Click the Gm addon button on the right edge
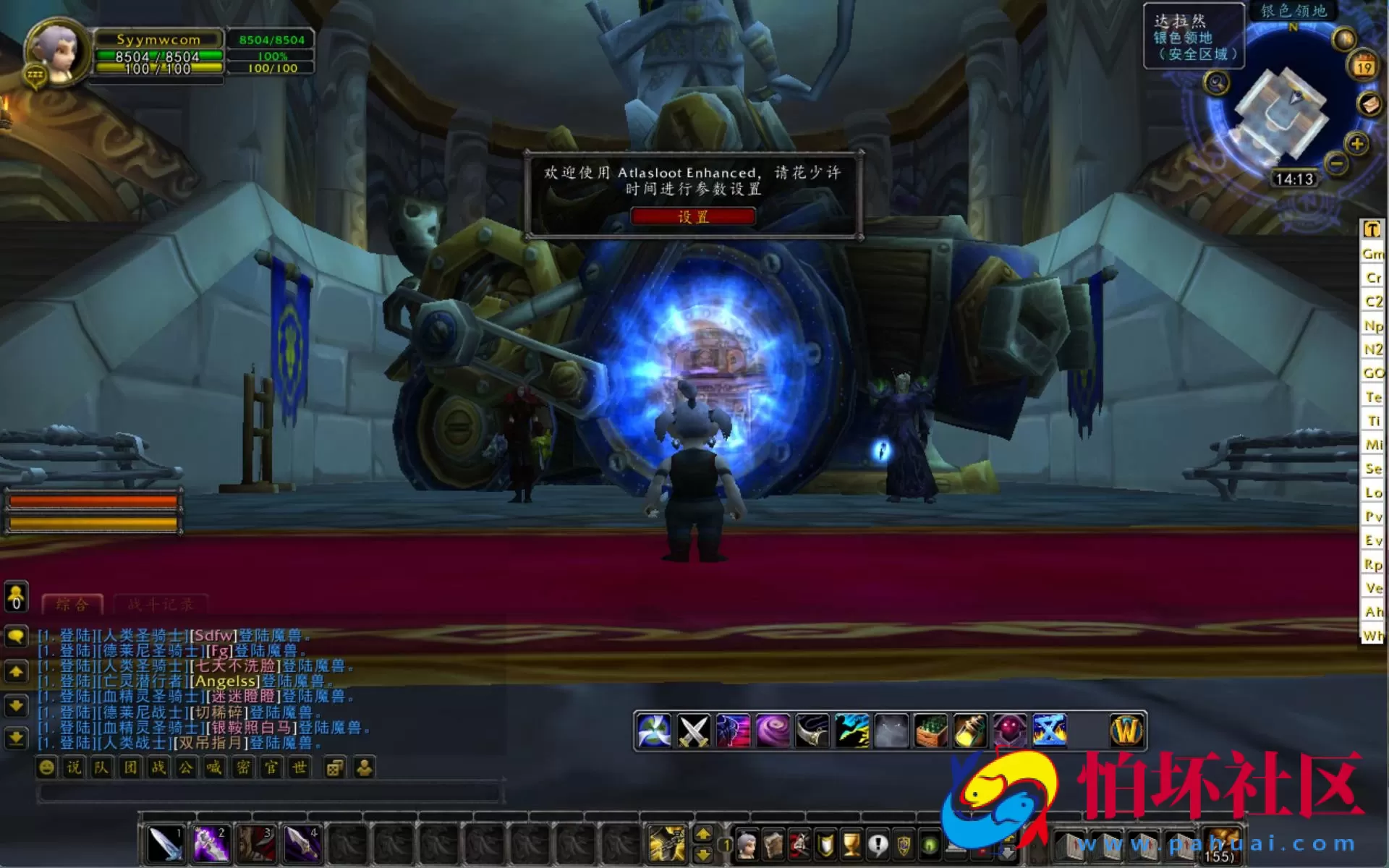 click(x=1373, y=255)
